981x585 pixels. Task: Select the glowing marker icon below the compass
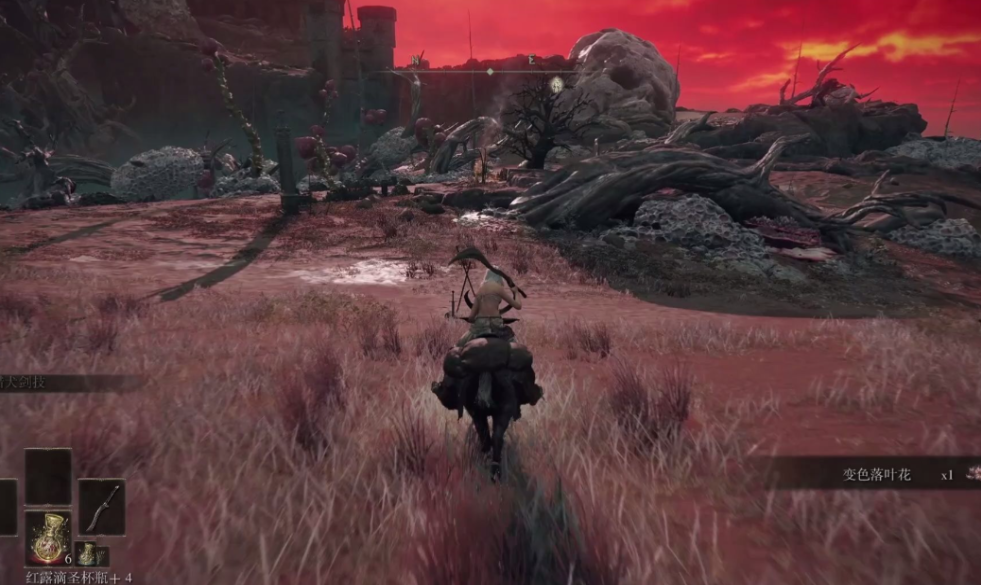pyautogui.click(x=556, y=85)
